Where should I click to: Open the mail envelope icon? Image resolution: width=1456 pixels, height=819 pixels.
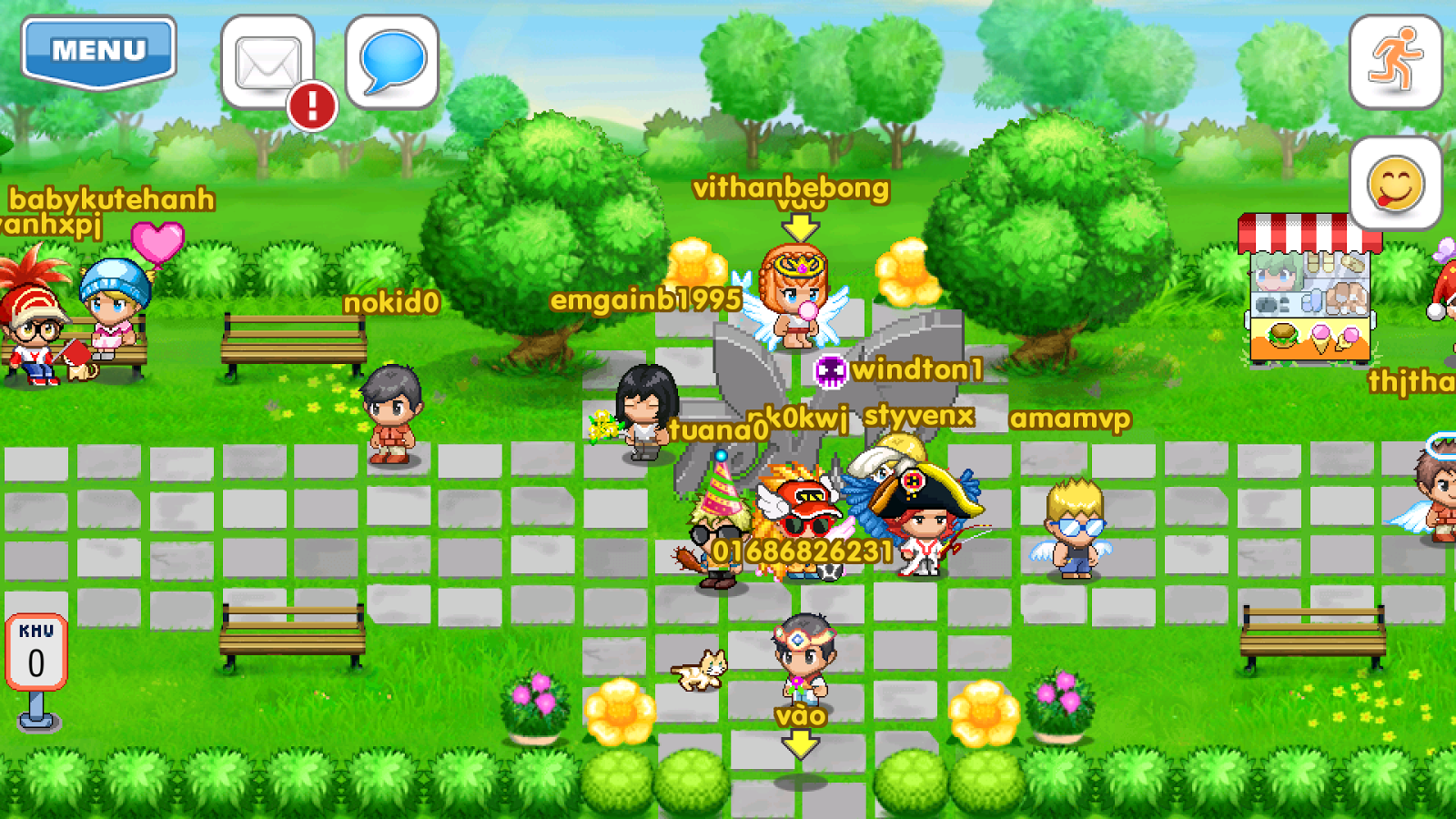coord(265,62)
